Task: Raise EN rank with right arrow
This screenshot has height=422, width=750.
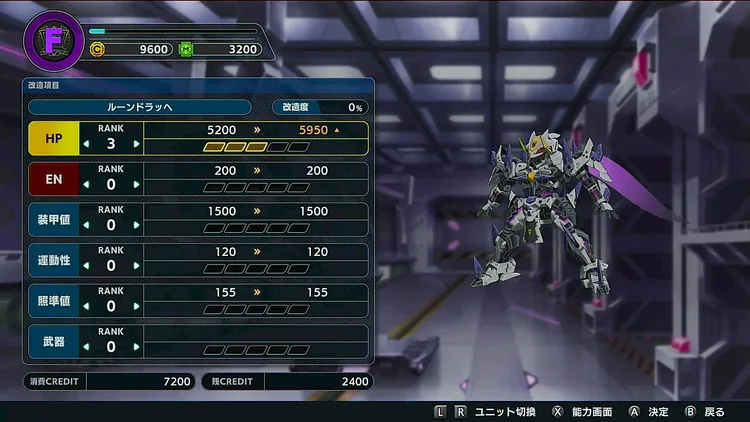Action: point(136,185)
